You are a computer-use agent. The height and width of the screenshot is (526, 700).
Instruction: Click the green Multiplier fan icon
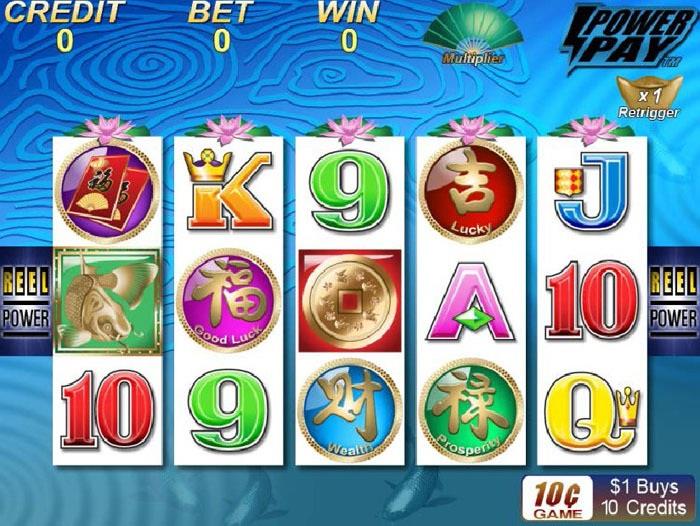[x=473, y=34]
